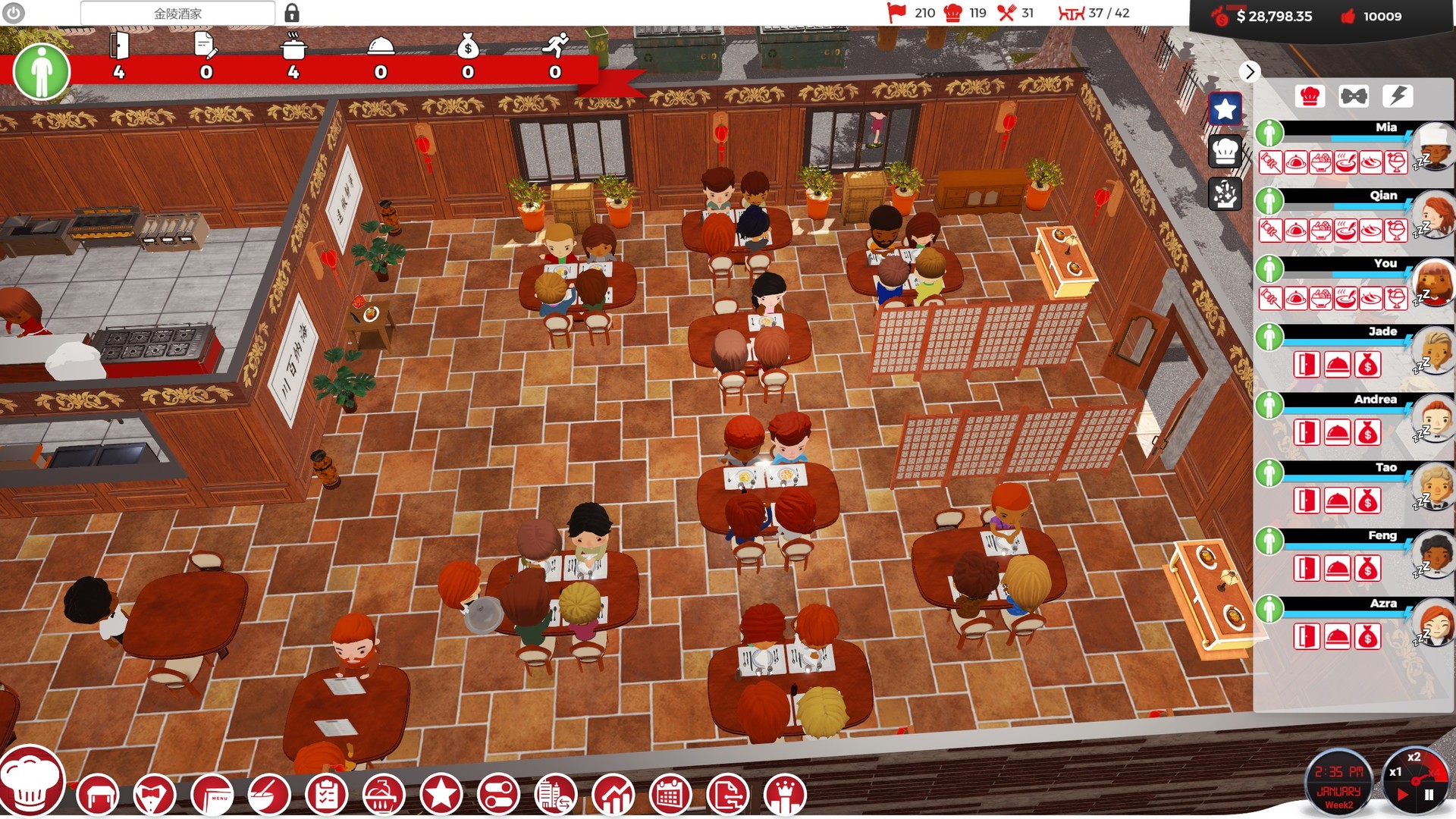This screenshot has height=819, width=1456.
Task: Collapse the staff panel with the chevron
Action: [x=1250, y=72]
